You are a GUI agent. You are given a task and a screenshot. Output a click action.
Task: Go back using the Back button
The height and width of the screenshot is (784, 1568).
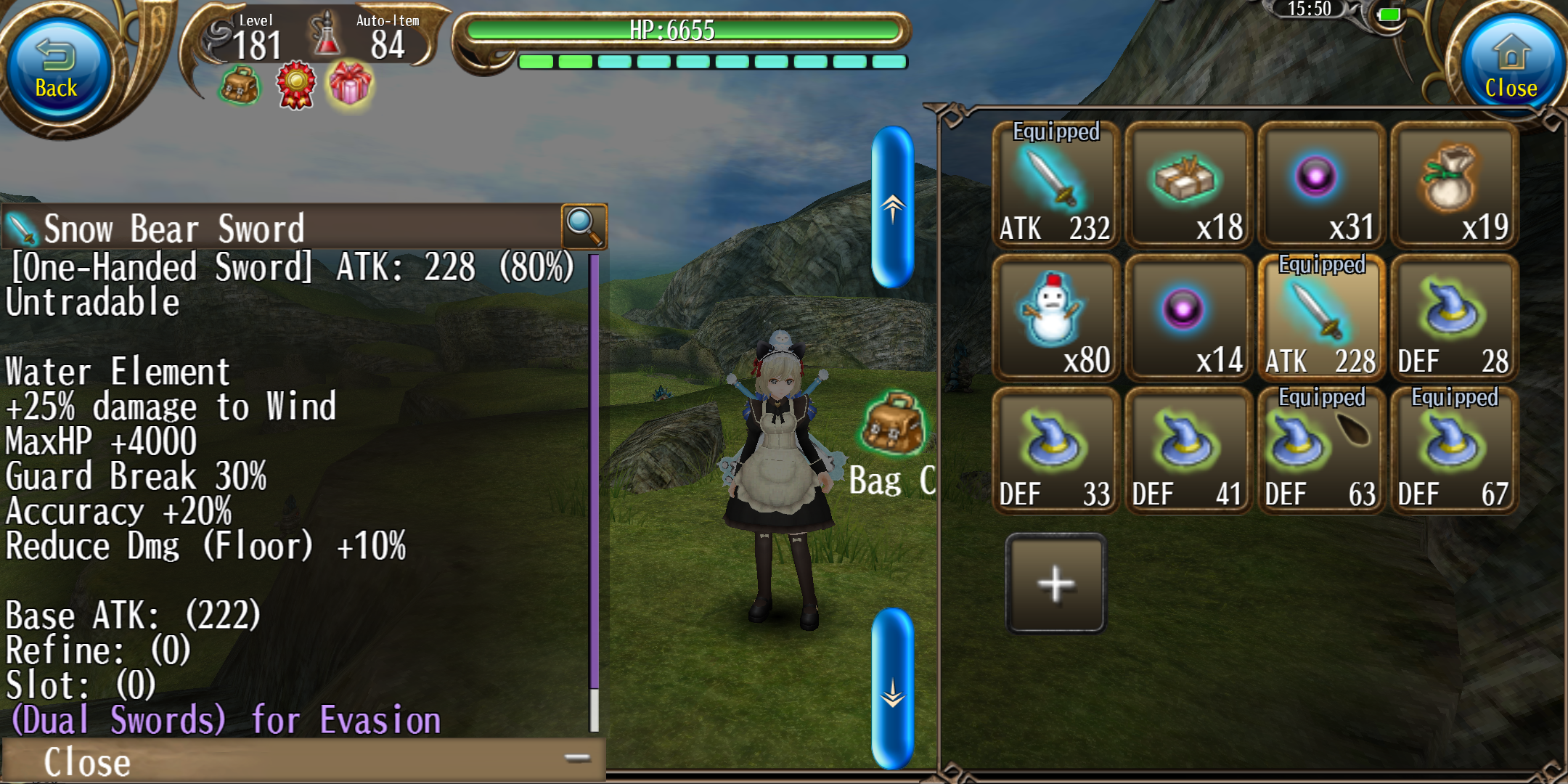[x=57, y=70]
